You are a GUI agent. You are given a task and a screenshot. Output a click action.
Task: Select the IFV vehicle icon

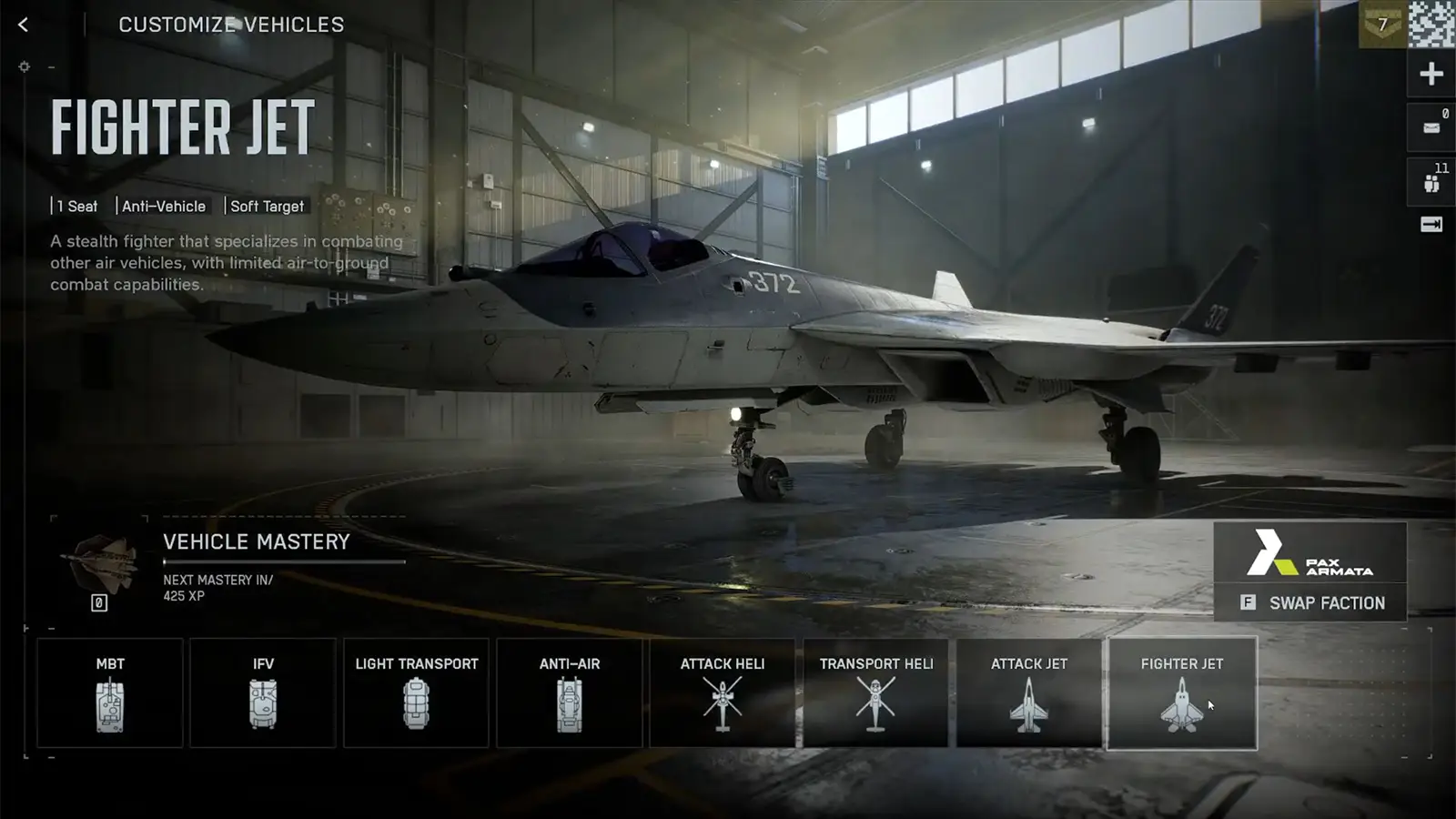(x=263, y=692)
